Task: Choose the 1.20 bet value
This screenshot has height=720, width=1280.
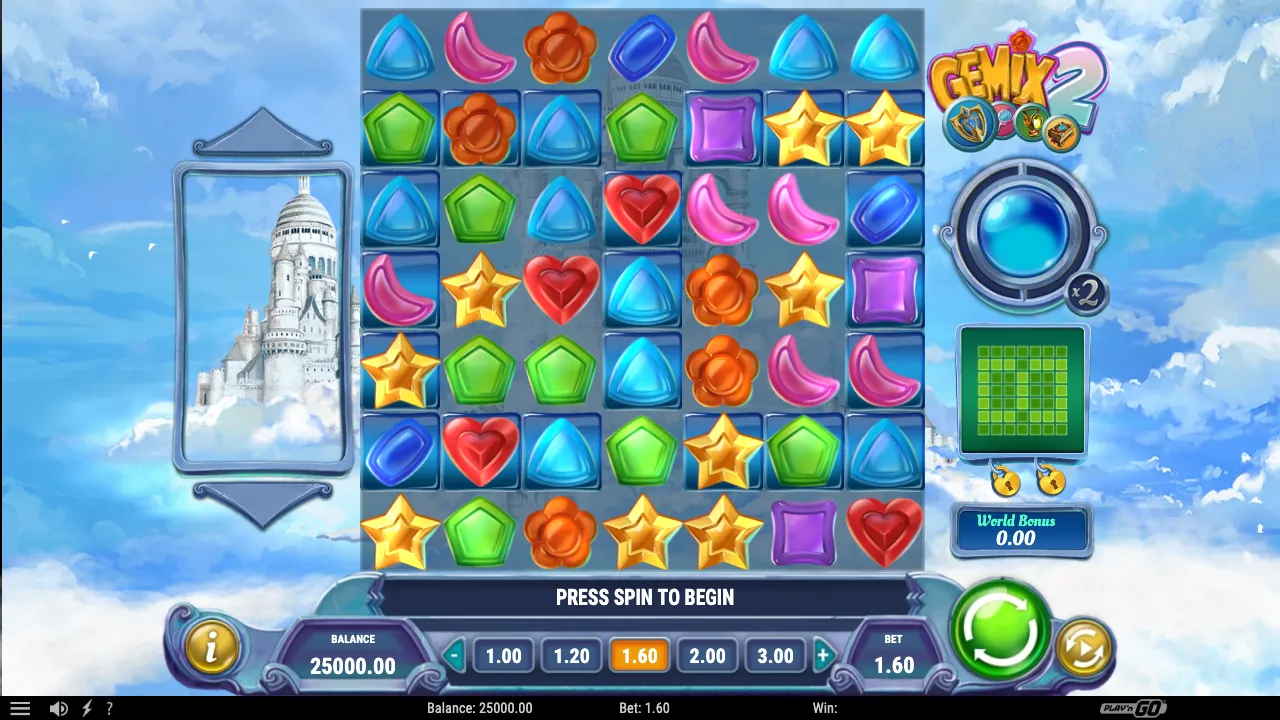Action: (571, 656)
